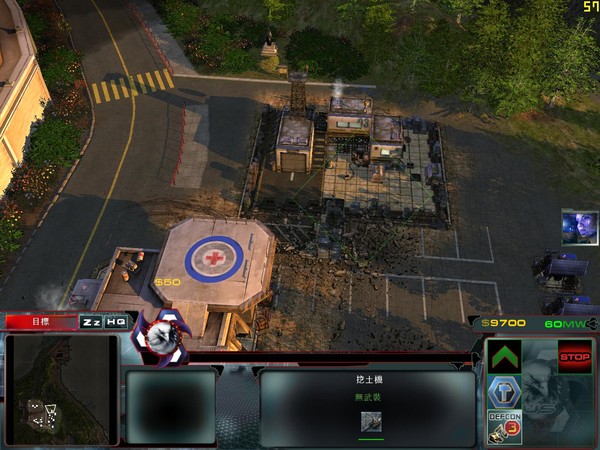Screen dimensions: 600x450
Task: Open the objectives panel (目標)
Action: [x=40, y=322]
